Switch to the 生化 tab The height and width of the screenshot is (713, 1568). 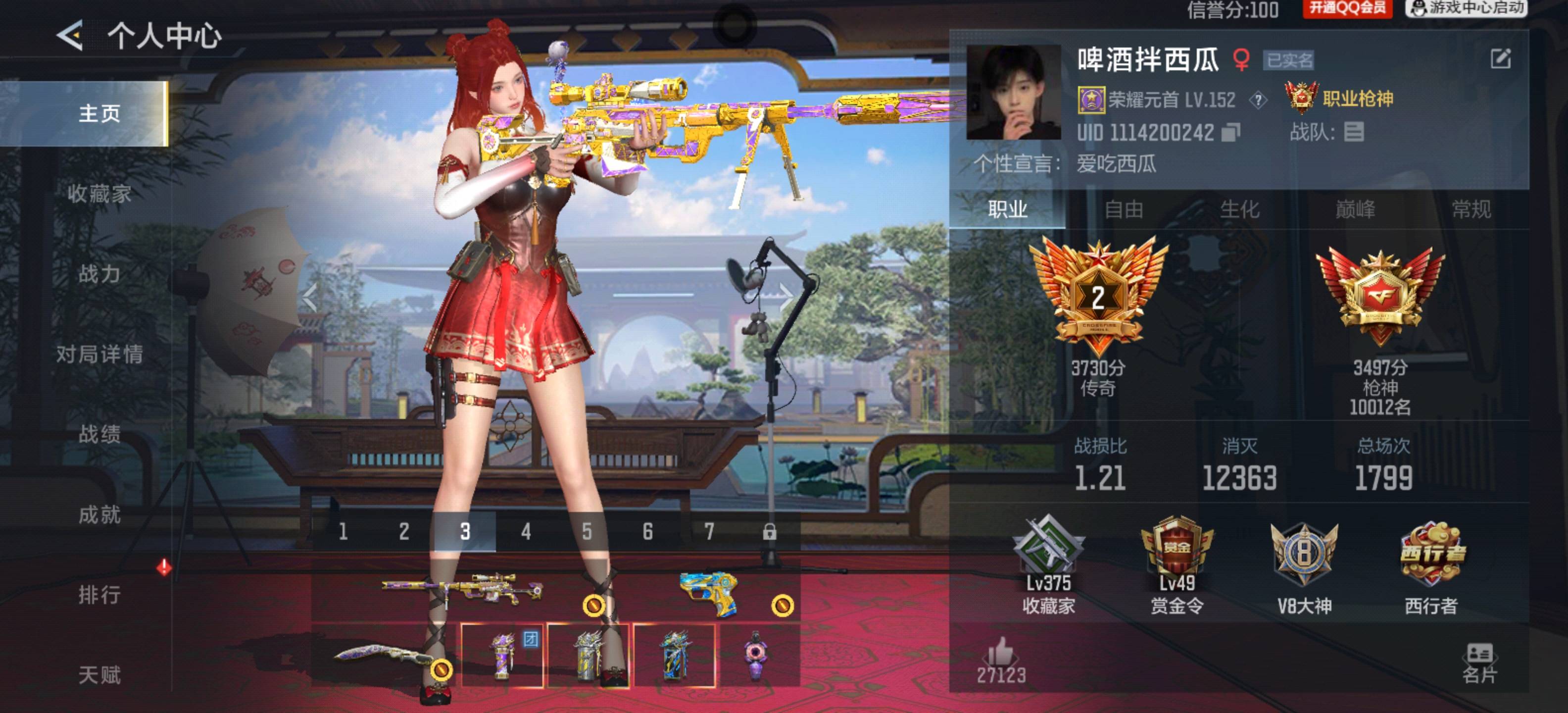point(1239,209)
